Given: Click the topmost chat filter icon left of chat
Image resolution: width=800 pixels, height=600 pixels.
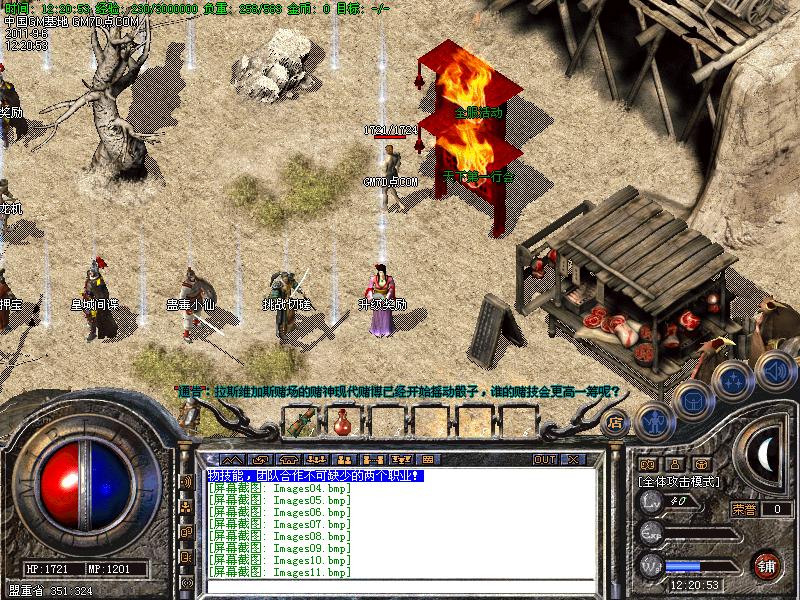Looking at the screenshot, I should [x=186, y=482].
